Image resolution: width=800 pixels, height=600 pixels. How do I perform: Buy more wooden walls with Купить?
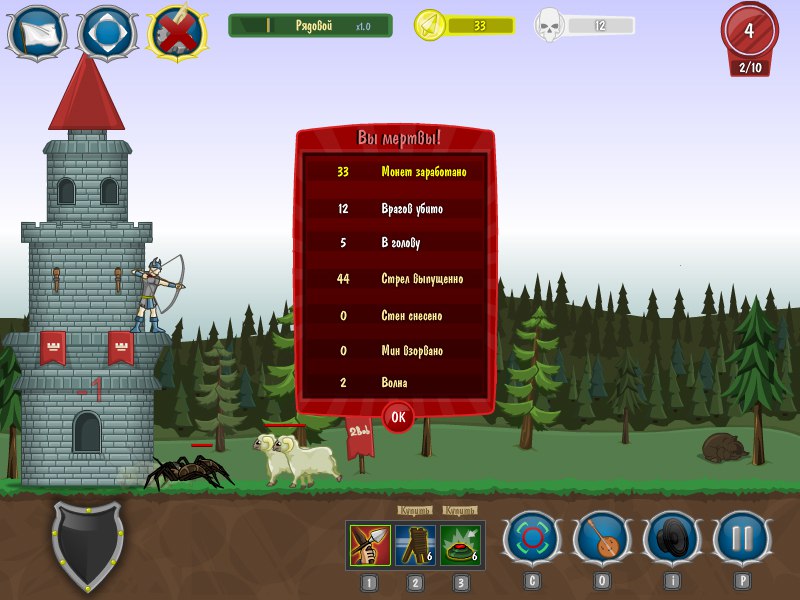click(415, 510)
